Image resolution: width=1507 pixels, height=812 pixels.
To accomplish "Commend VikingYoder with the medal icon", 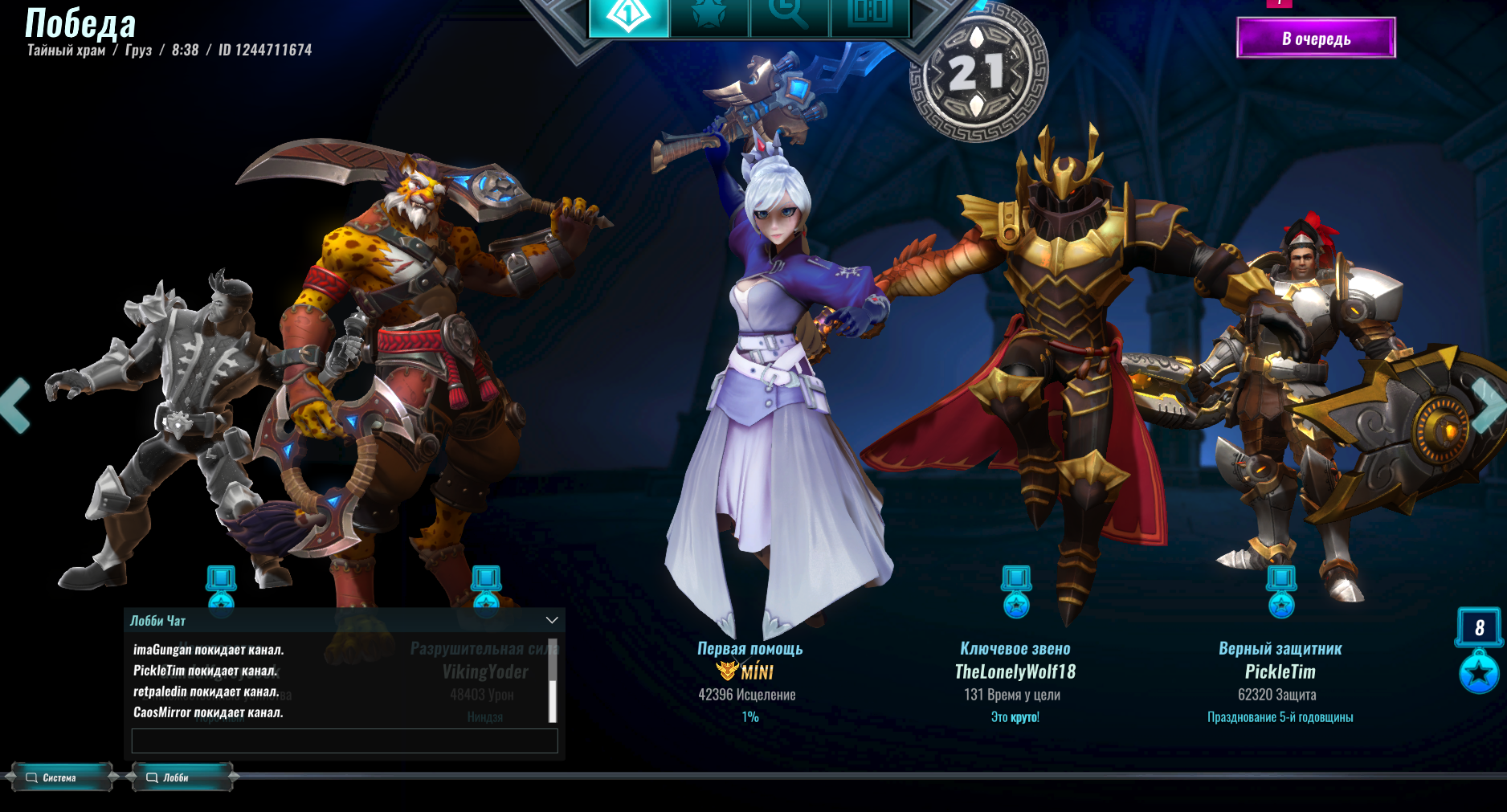I will tap(486, 590).
